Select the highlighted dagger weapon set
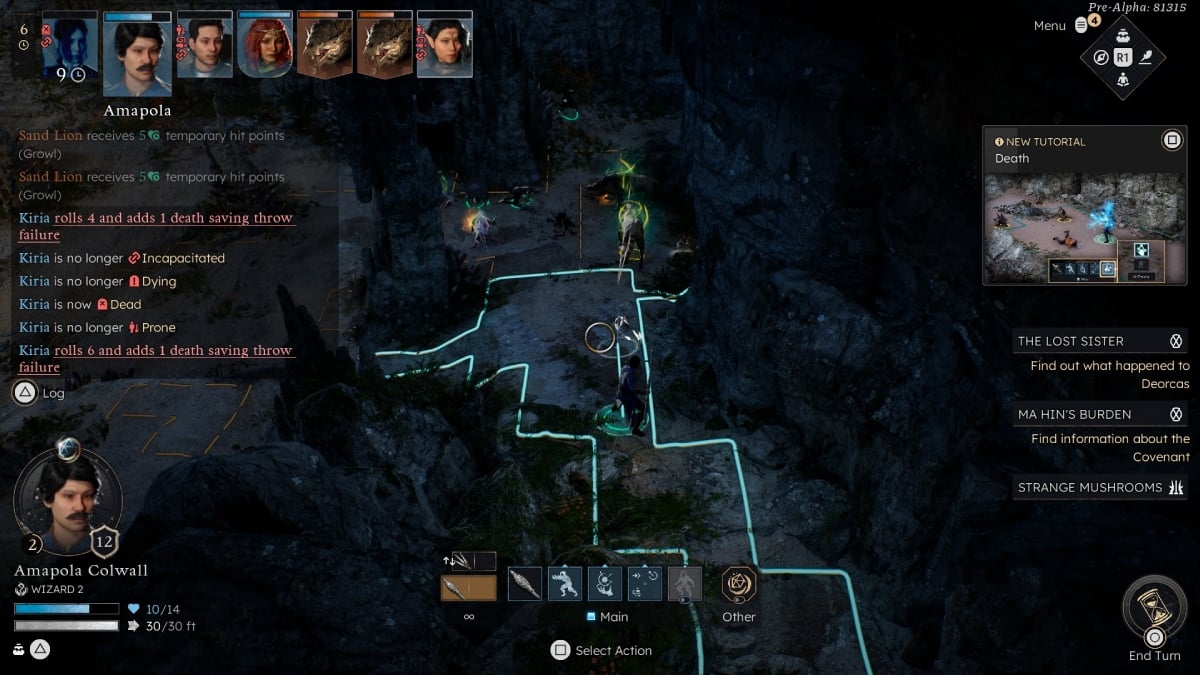Viewport: 1200px width, 675px height. [468, 588]
